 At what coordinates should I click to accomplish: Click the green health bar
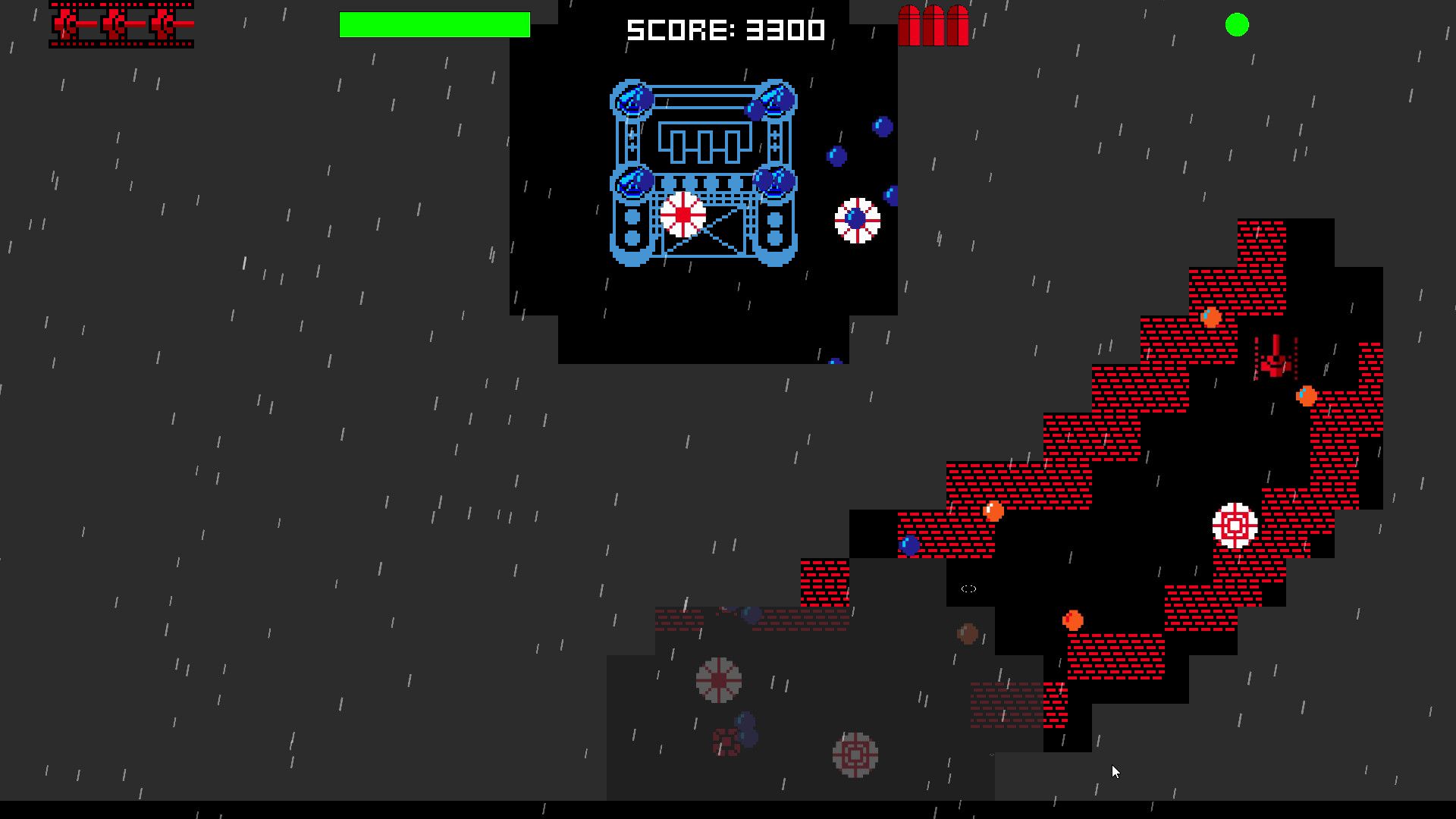(x=435, y=24)
